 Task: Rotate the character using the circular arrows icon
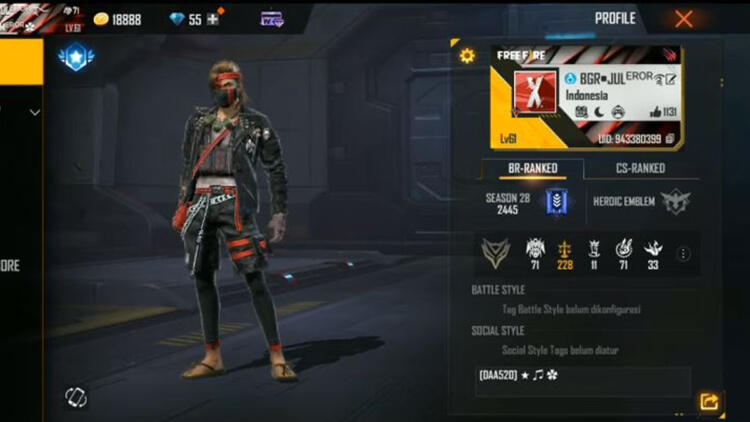point(76,397)
